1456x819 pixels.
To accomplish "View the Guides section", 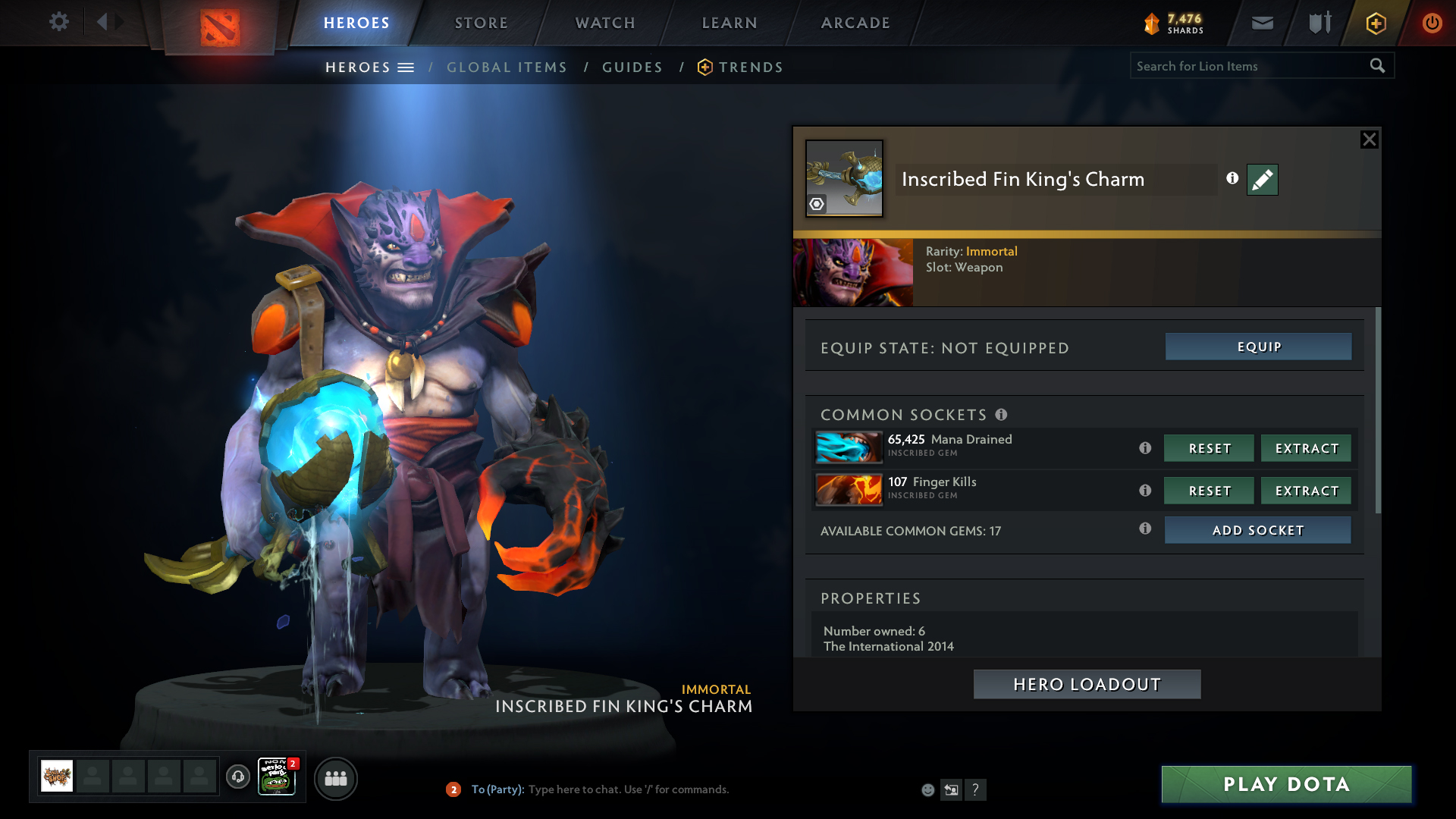I will [x=632, y=67].
